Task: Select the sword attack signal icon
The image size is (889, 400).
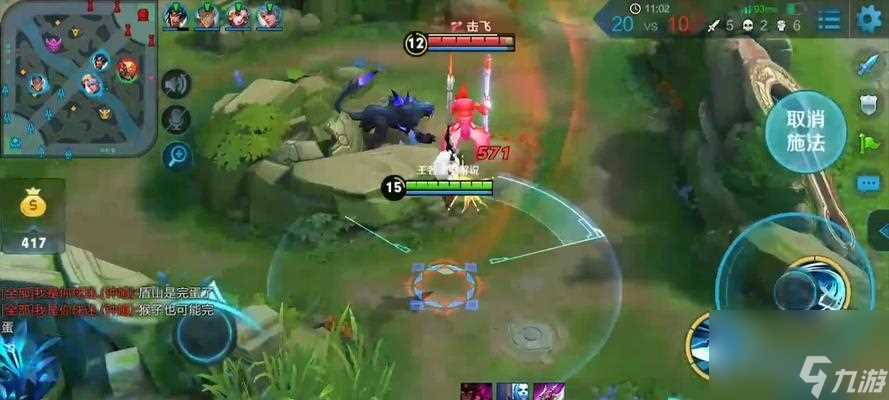Action: pos(867,67)
